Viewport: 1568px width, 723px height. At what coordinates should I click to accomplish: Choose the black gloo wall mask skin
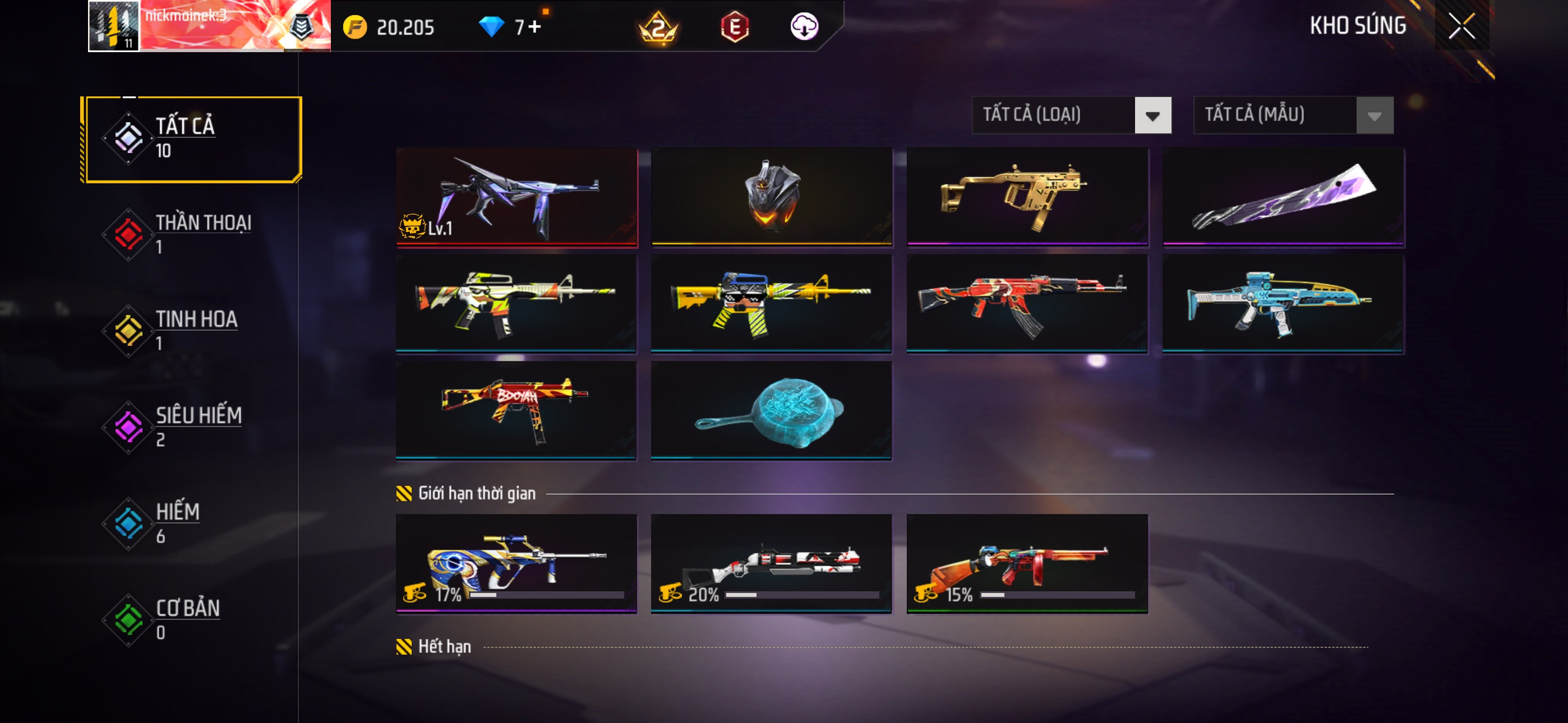(771, 197)
